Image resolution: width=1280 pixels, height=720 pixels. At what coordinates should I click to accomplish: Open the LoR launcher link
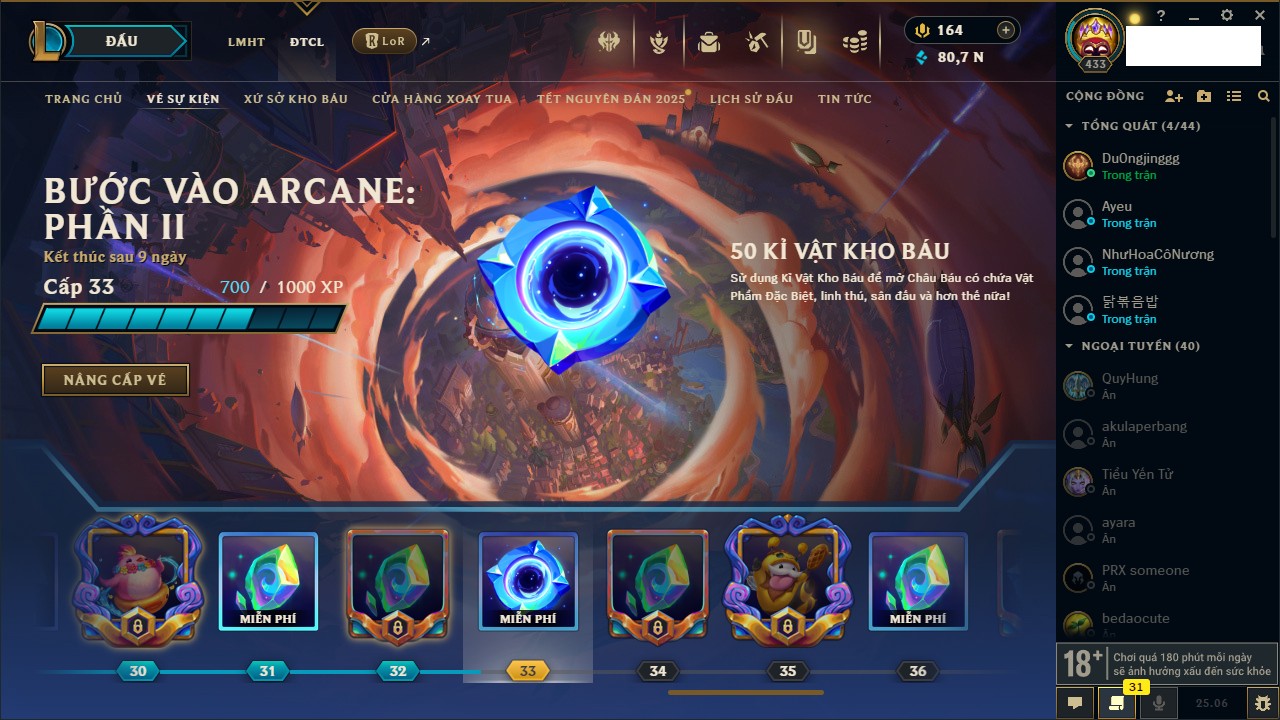[385, 41]
